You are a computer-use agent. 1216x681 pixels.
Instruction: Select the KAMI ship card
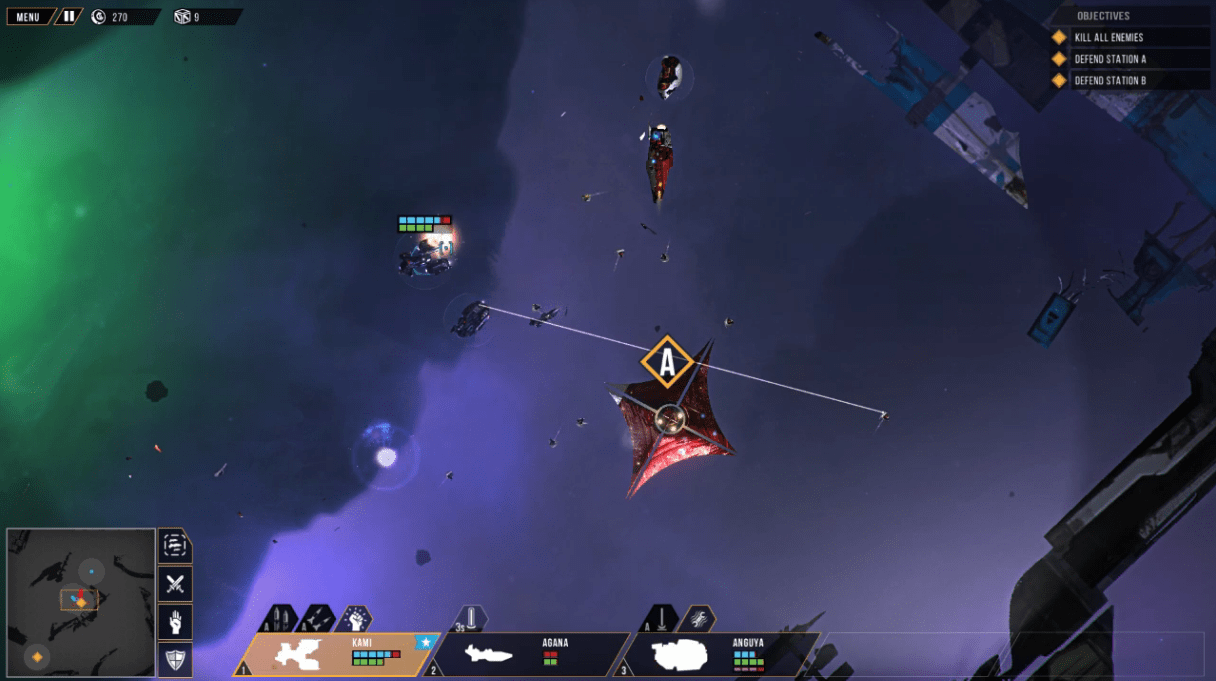(333, 655)
